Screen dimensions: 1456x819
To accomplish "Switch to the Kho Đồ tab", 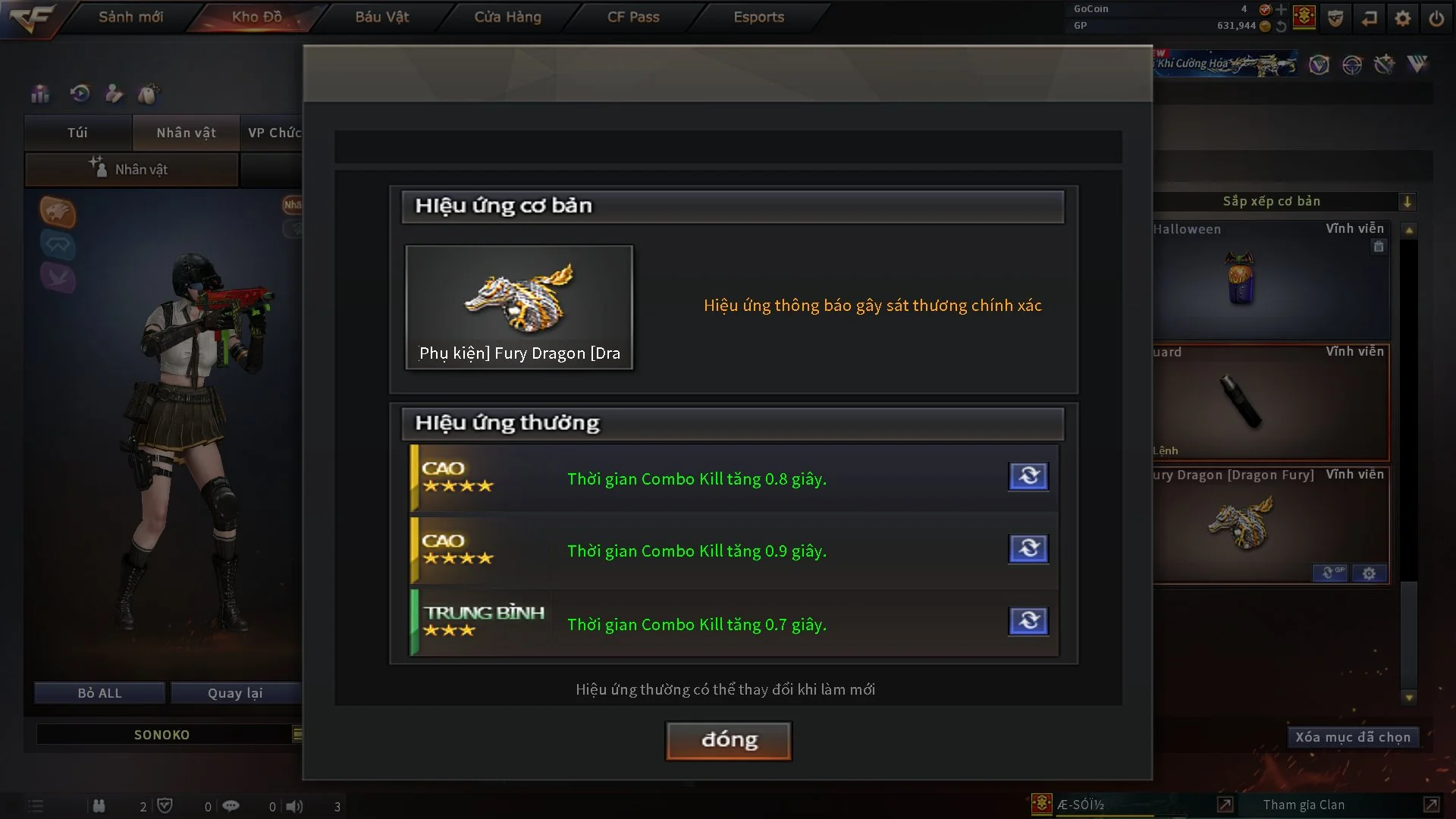I will coord(256,17).
